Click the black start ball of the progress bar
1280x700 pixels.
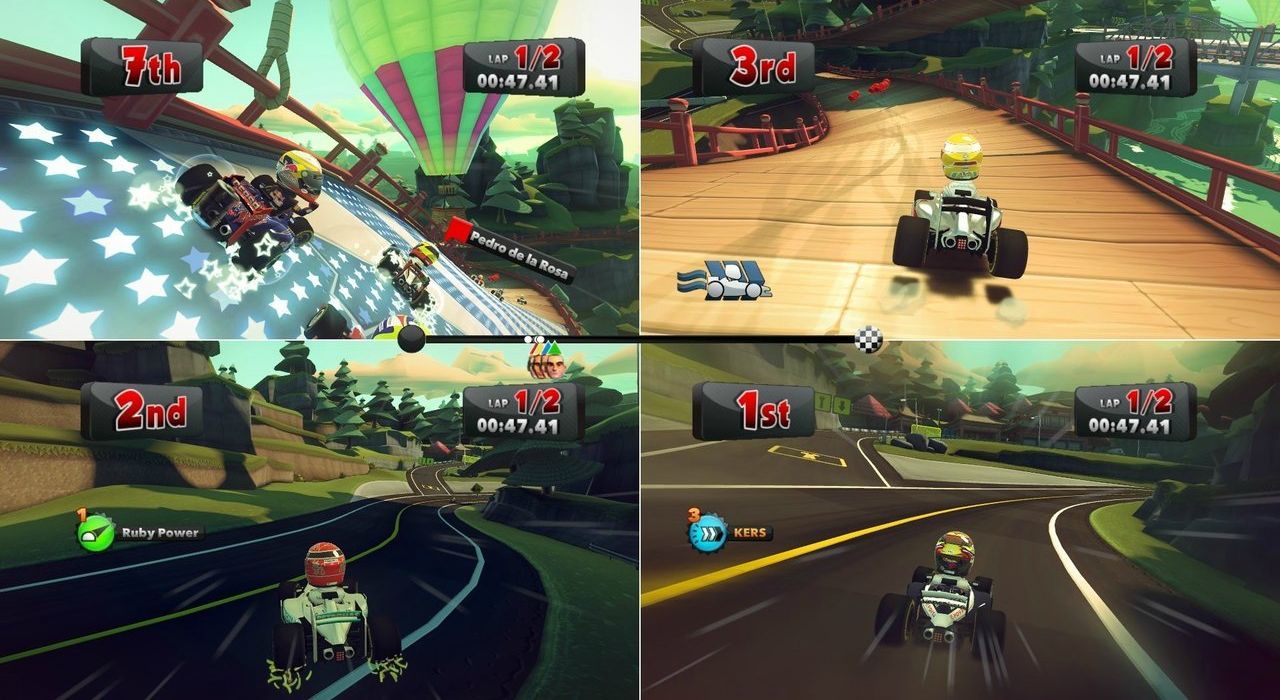coord(411,340)
